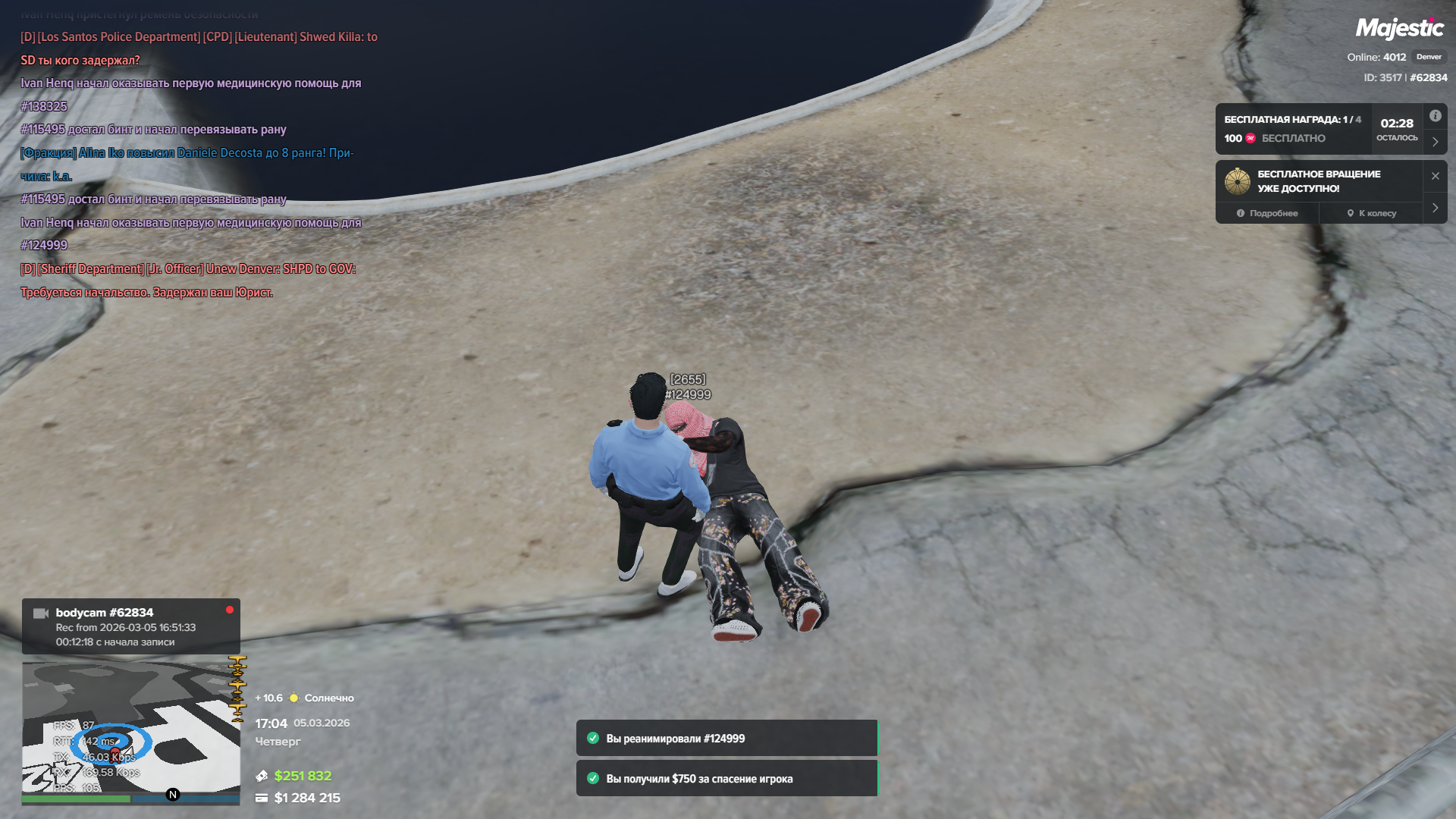Select the revive notification for #124999

tap(726, 738)
